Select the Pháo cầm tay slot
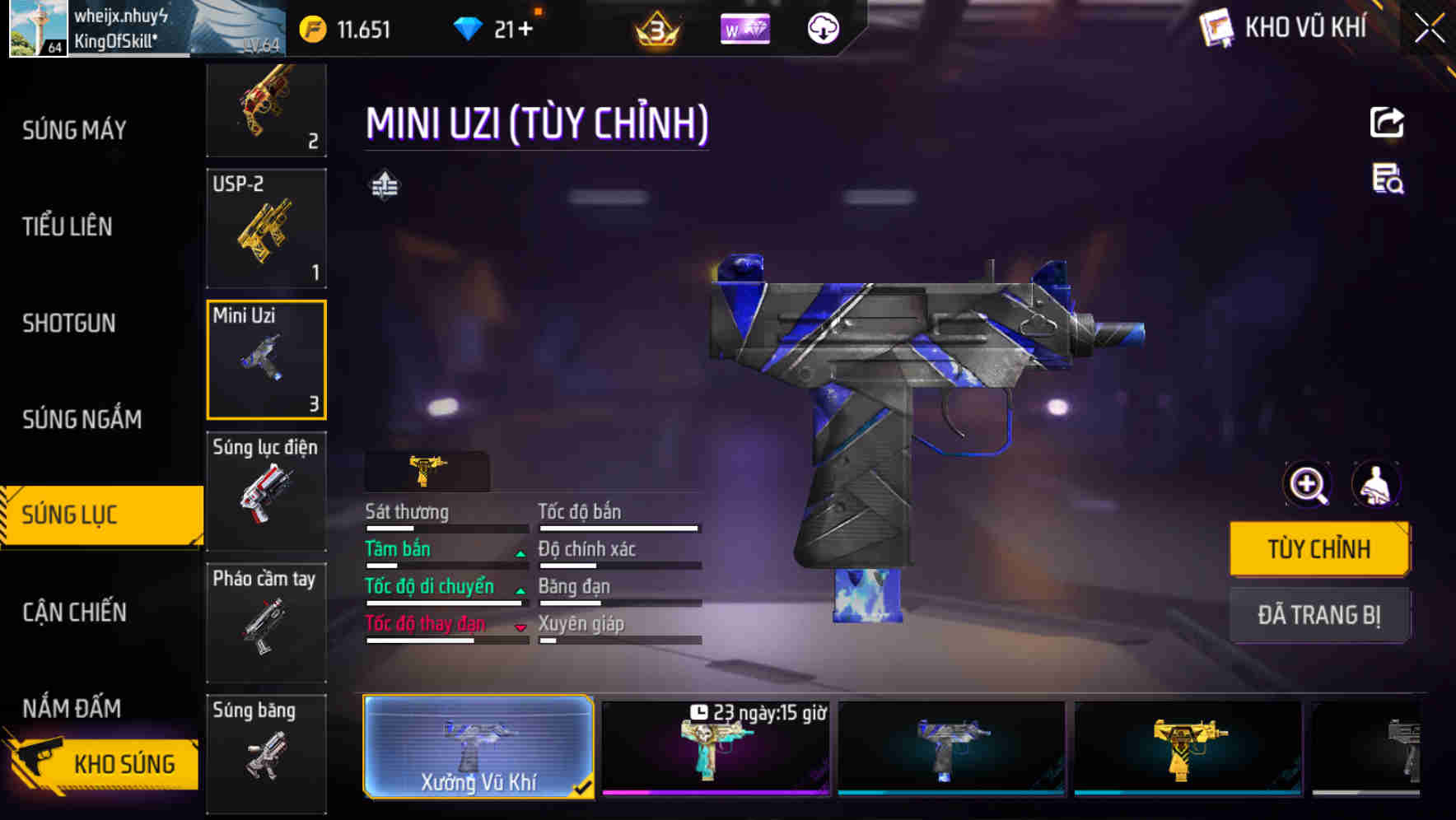The width and height of the screenshot is (1456, 820). (266, 622)
